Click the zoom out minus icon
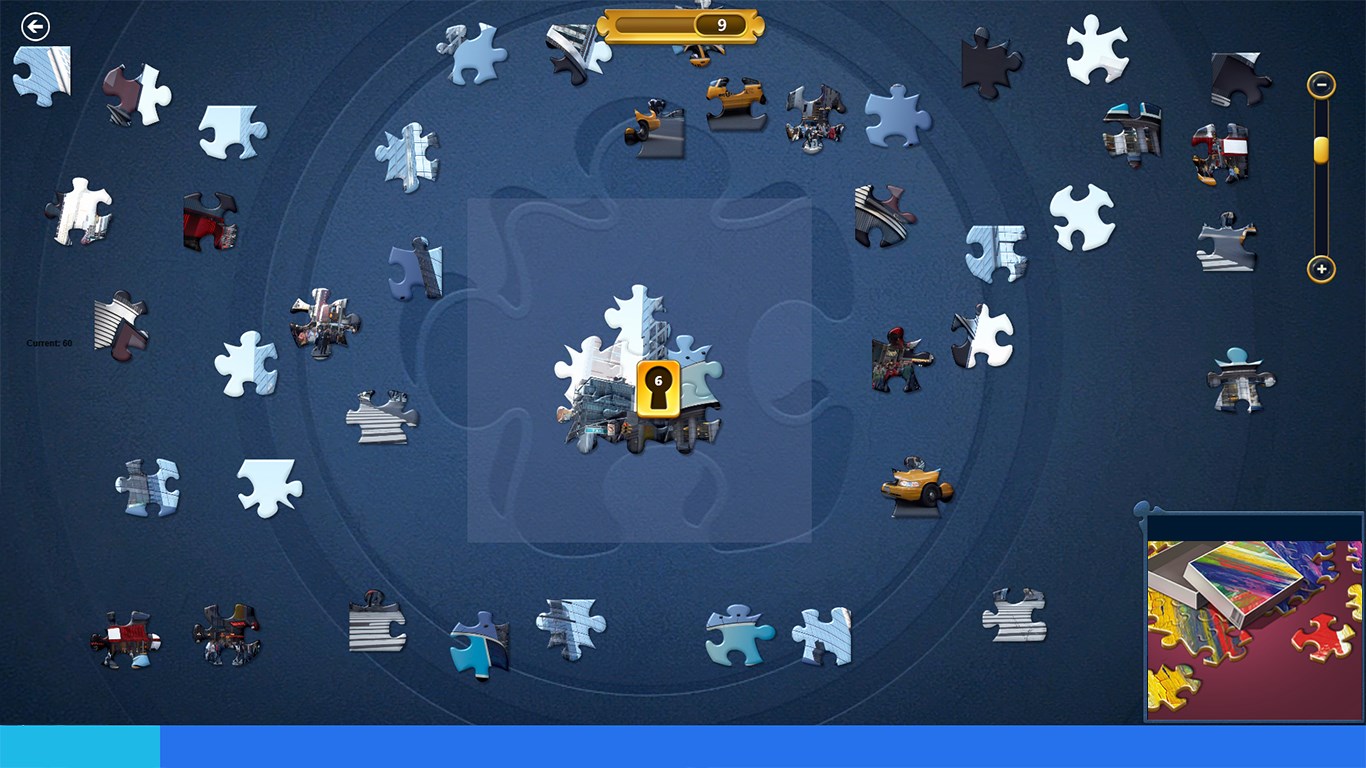The image size is (1366, 768). click(x=1320, y=86)
